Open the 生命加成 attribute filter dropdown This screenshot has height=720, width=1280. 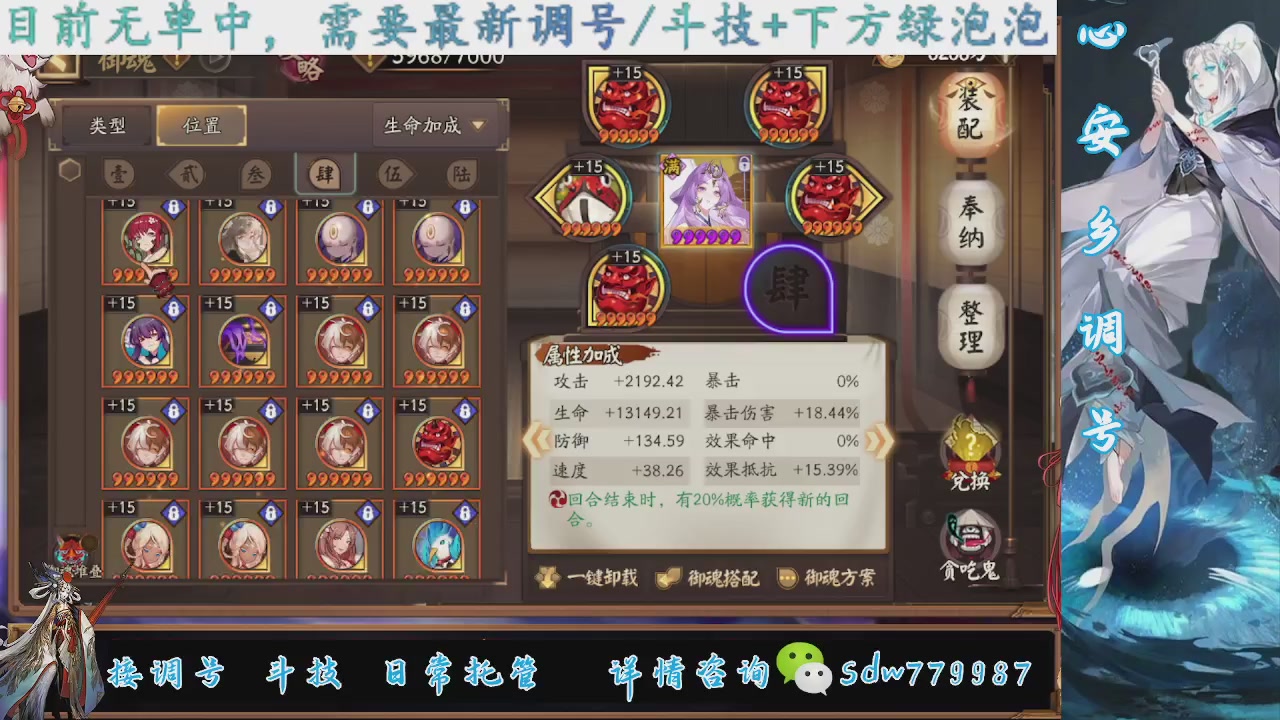[432, 125]
